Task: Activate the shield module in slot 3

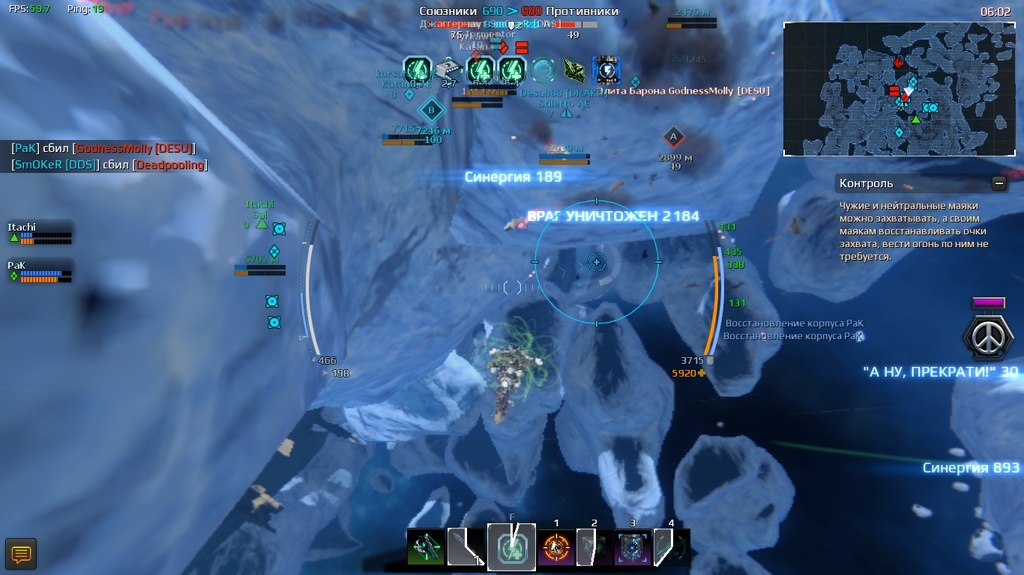Action: (632, 548)
